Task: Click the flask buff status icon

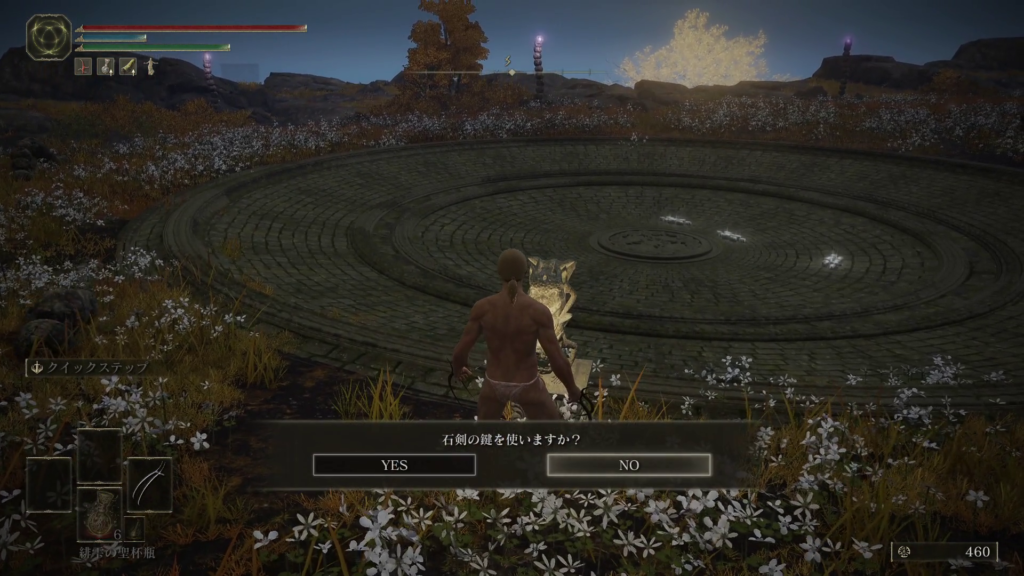Action: (x=106, y=67)
